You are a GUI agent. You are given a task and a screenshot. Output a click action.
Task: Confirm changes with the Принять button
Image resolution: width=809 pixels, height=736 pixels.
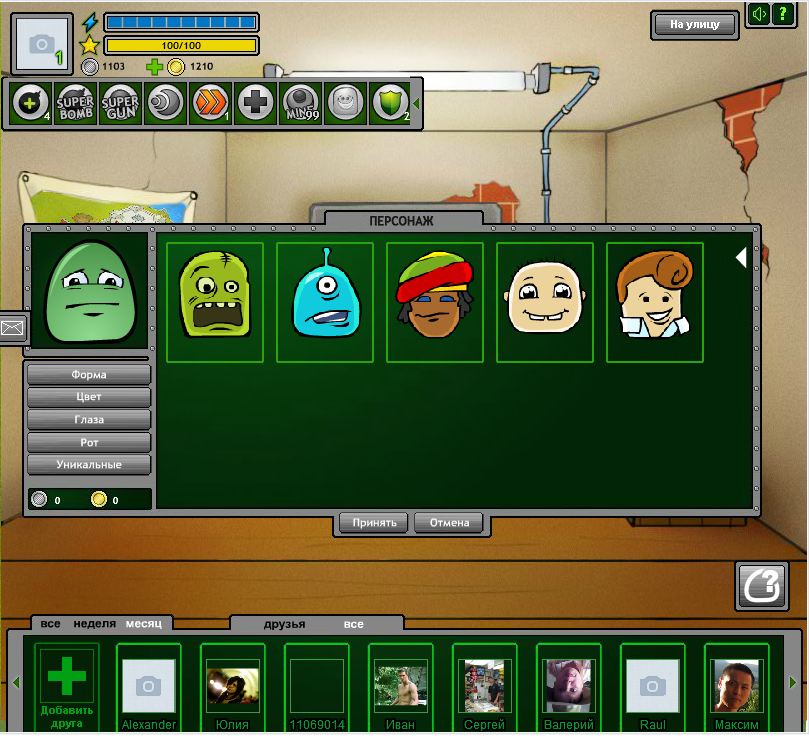[x=374, y=522]
